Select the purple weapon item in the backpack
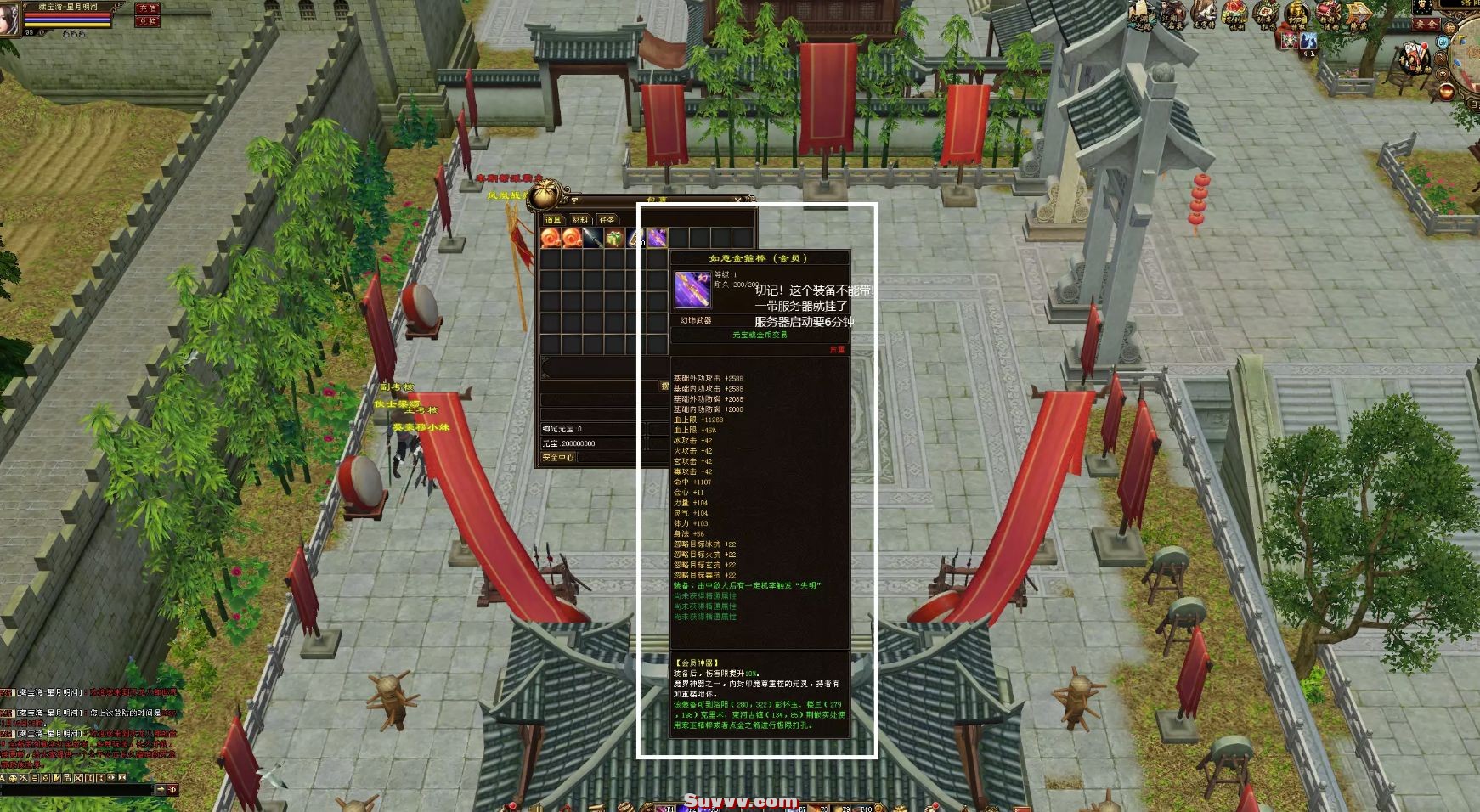 (657, 238)
